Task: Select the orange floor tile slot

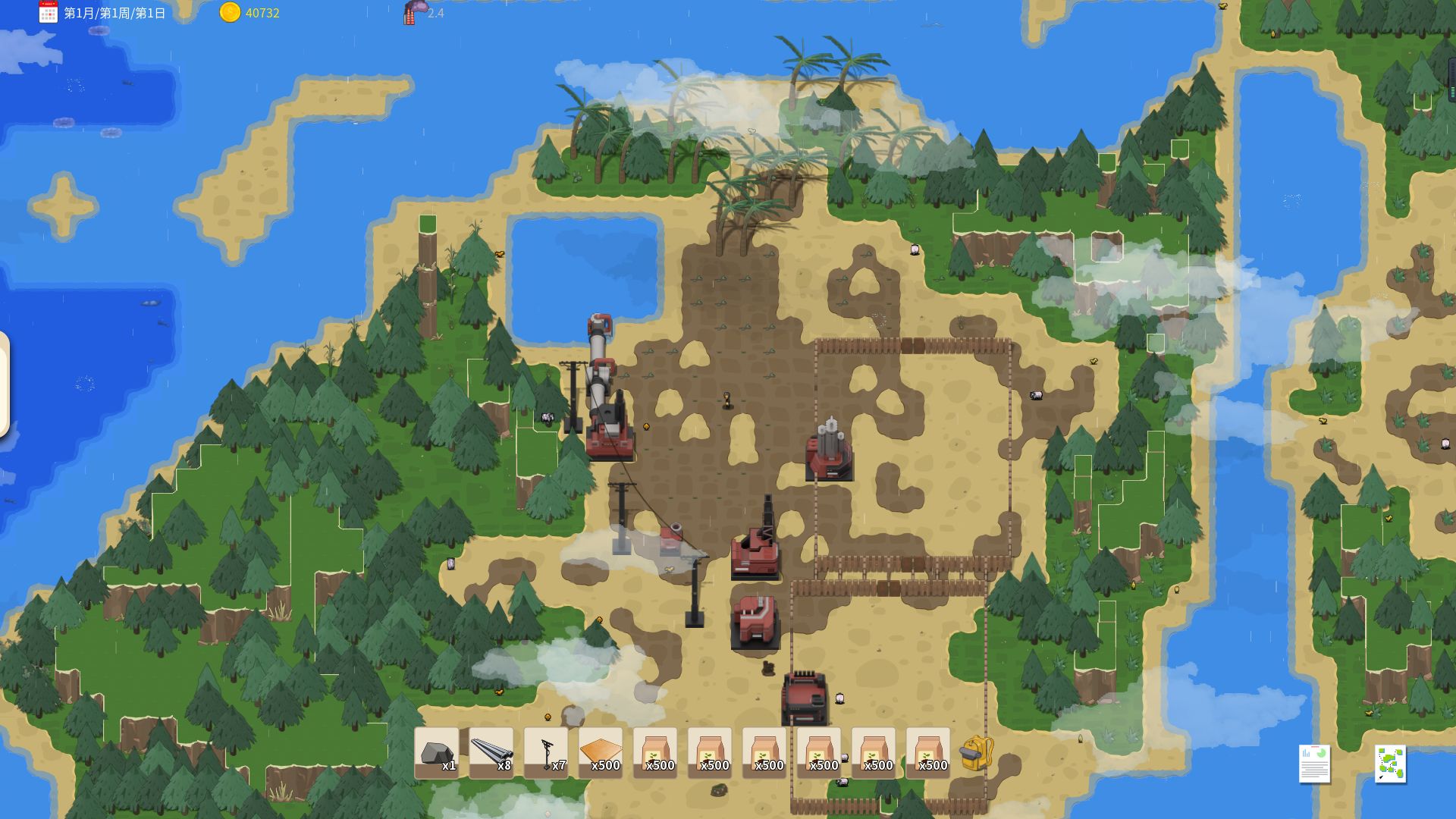Action: [600, 753]
